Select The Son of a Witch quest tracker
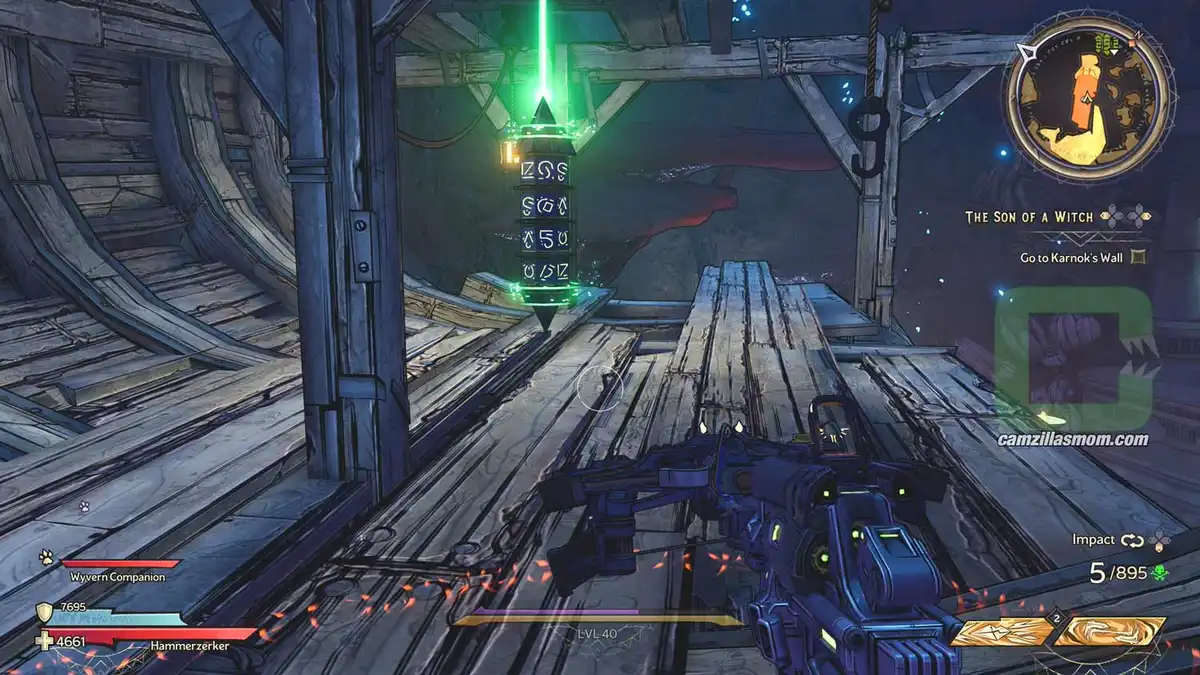Image resolution: width=1200 pixels, height=675 pixels. (x=1030, y=216)
